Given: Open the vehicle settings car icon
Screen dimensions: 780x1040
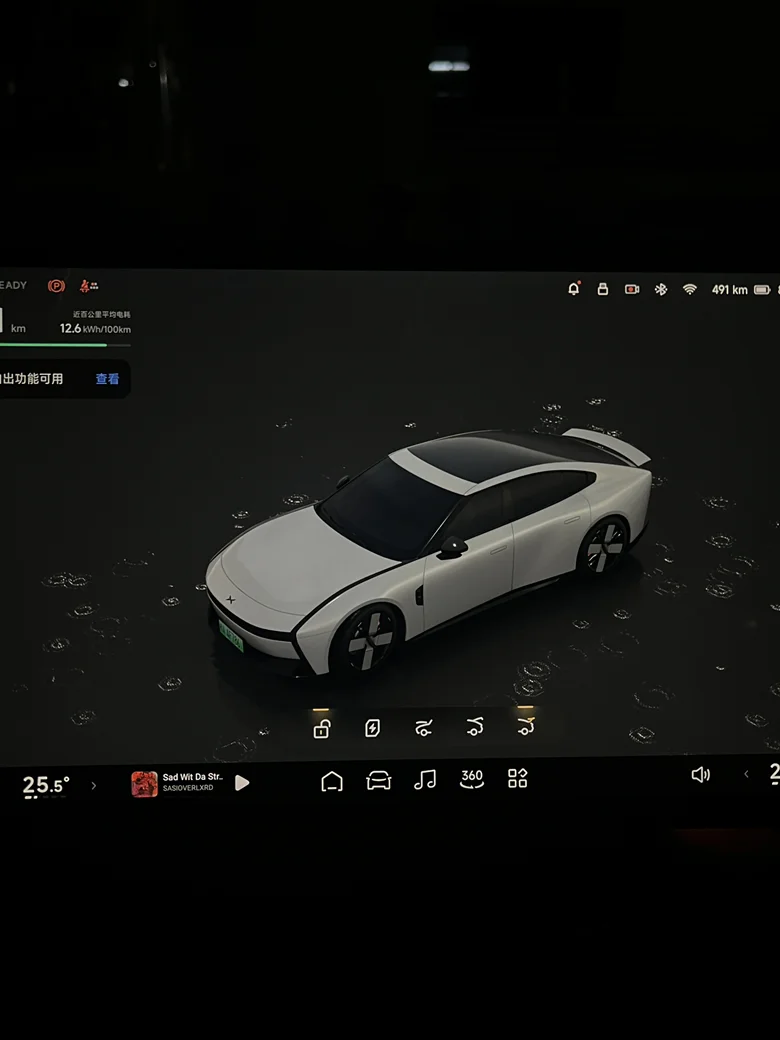Looking at the screenshot, I should tap(379, 781).
